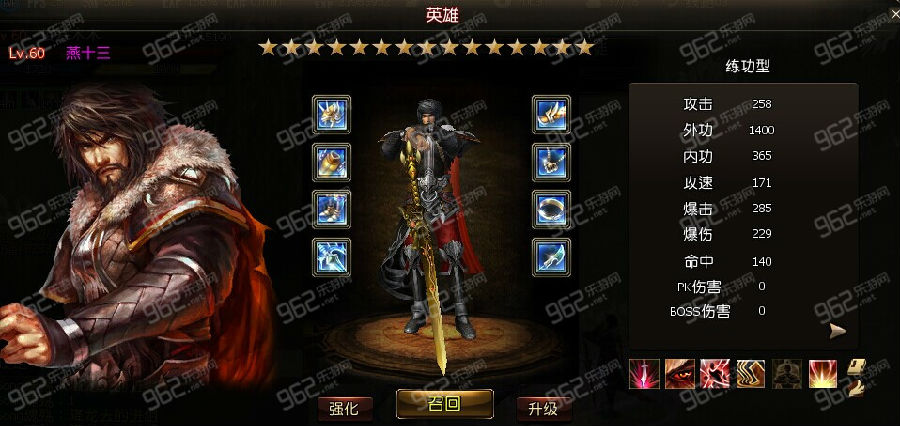Open the skill book icon
The width and height of the screenshot is (900, 426).
click(856, 376)
